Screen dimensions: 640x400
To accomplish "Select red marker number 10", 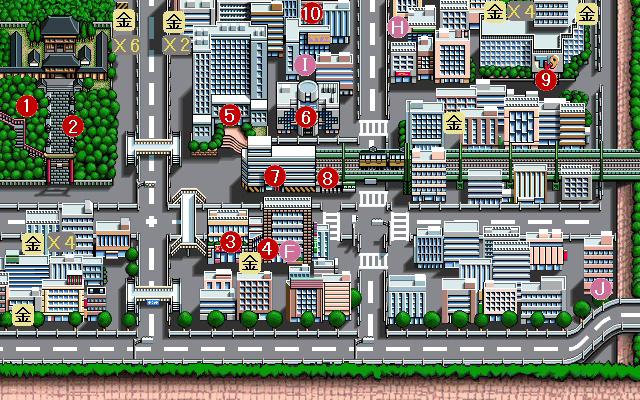I will tap(311, 13).
